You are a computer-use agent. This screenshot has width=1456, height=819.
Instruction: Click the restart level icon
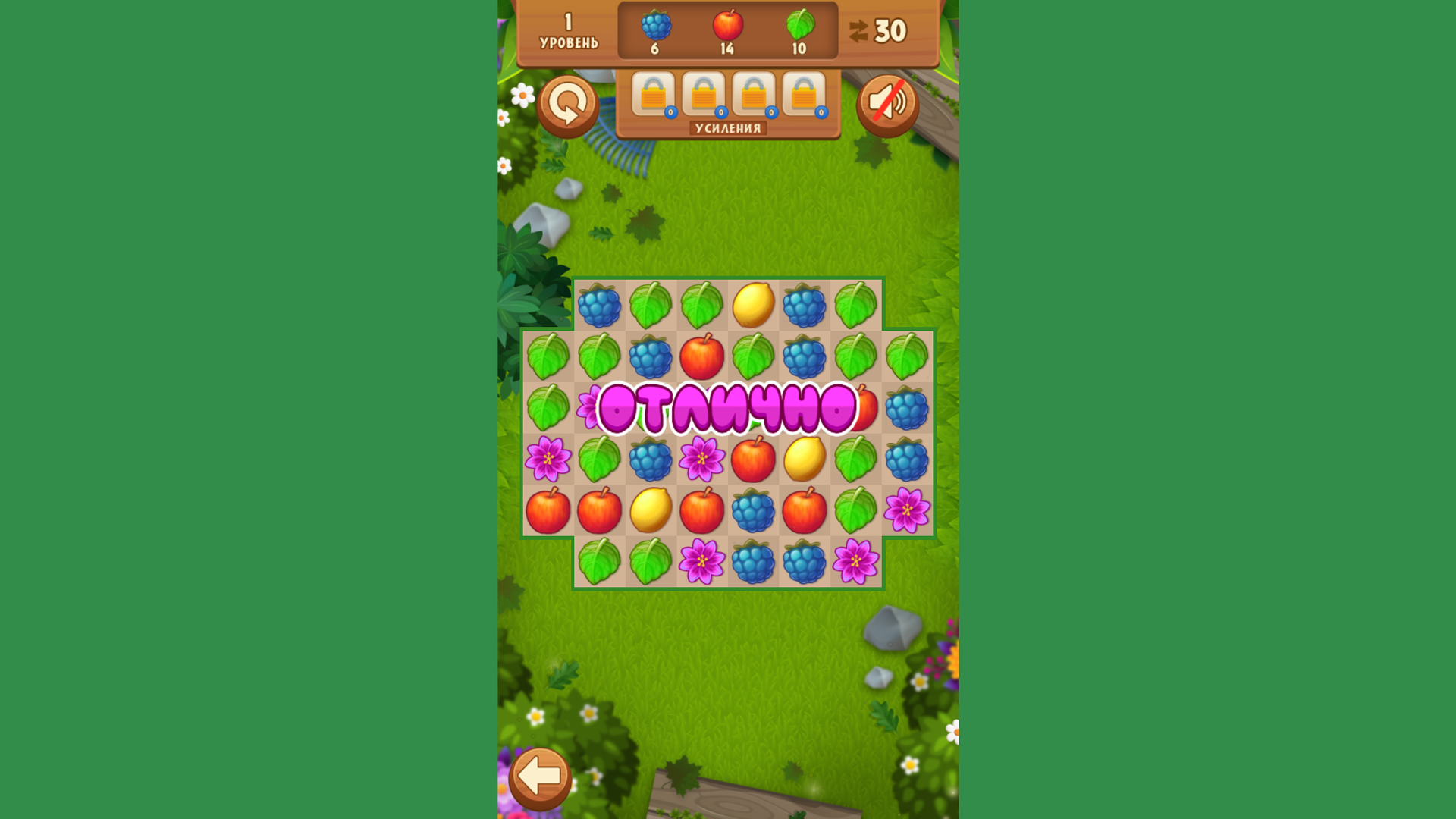[567, 105]
